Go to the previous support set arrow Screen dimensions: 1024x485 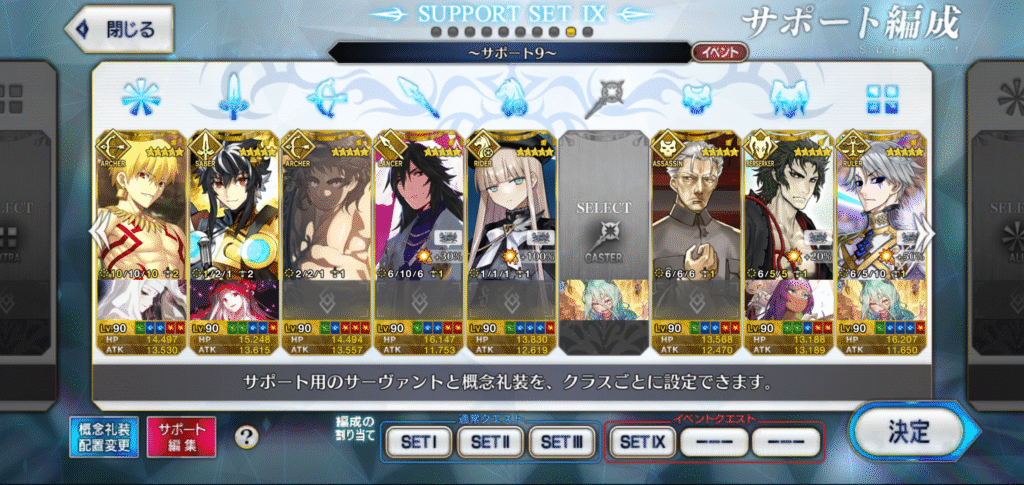(97, 232)
